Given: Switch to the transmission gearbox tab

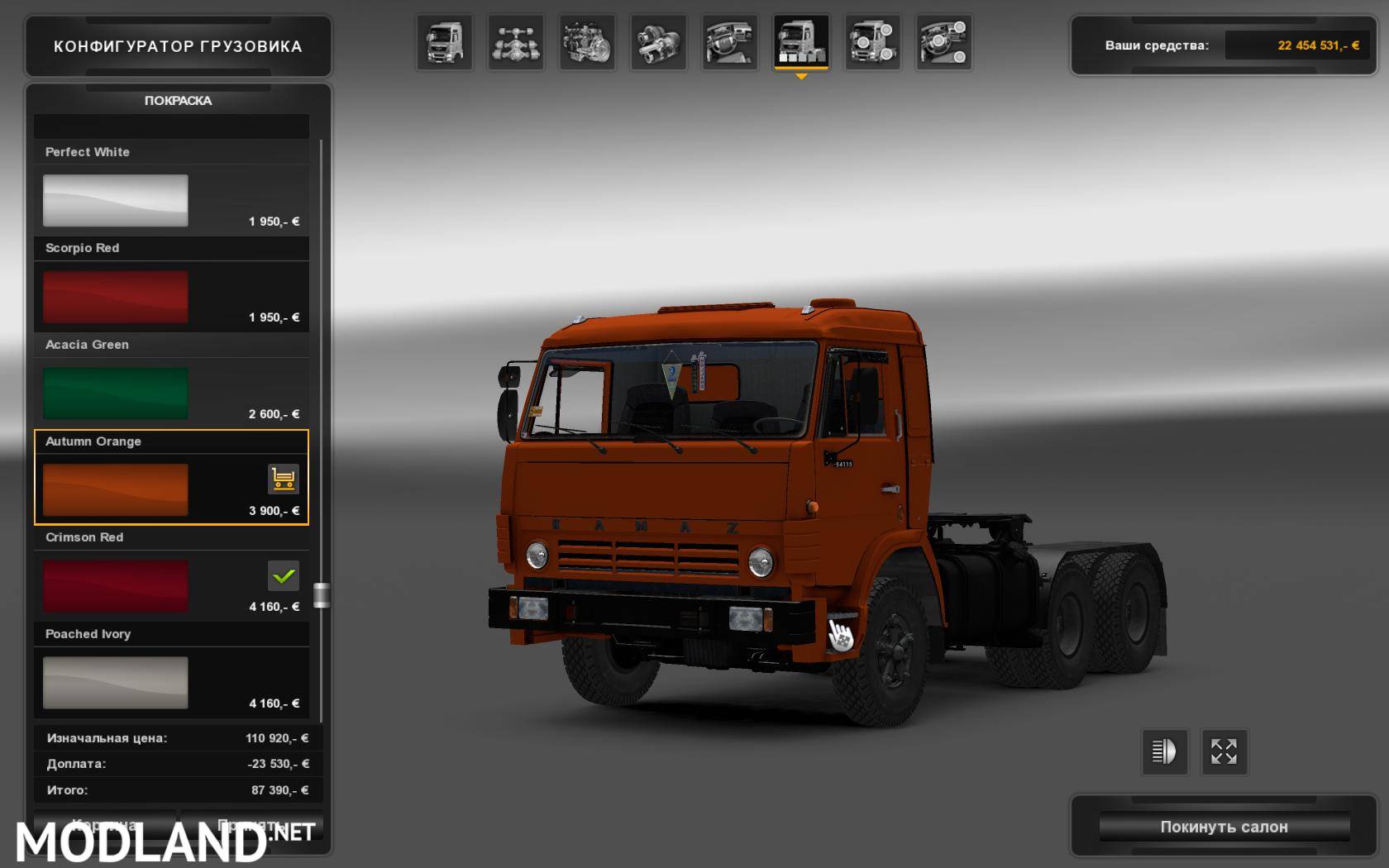Looking at the screenshot, I should [x=658, y=42].
